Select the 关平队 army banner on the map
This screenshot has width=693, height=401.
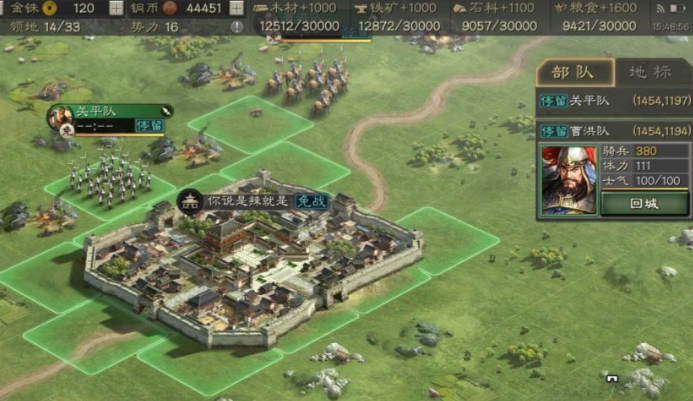click(110, 112)
